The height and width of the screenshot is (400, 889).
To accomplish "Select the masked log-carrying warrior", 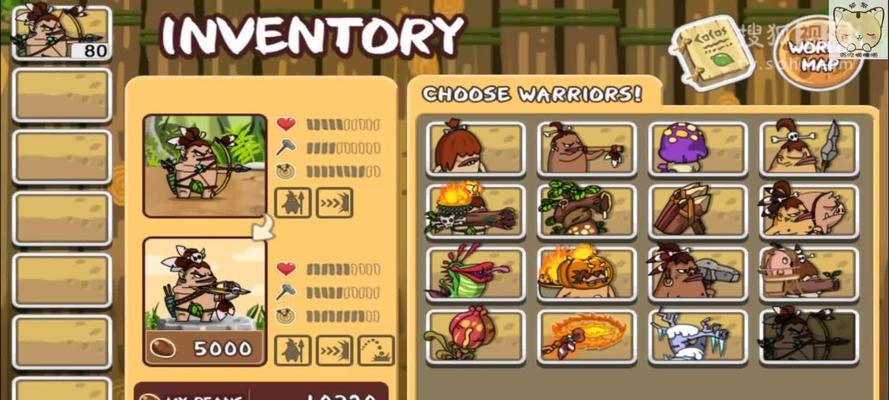I will coord(808,273).
